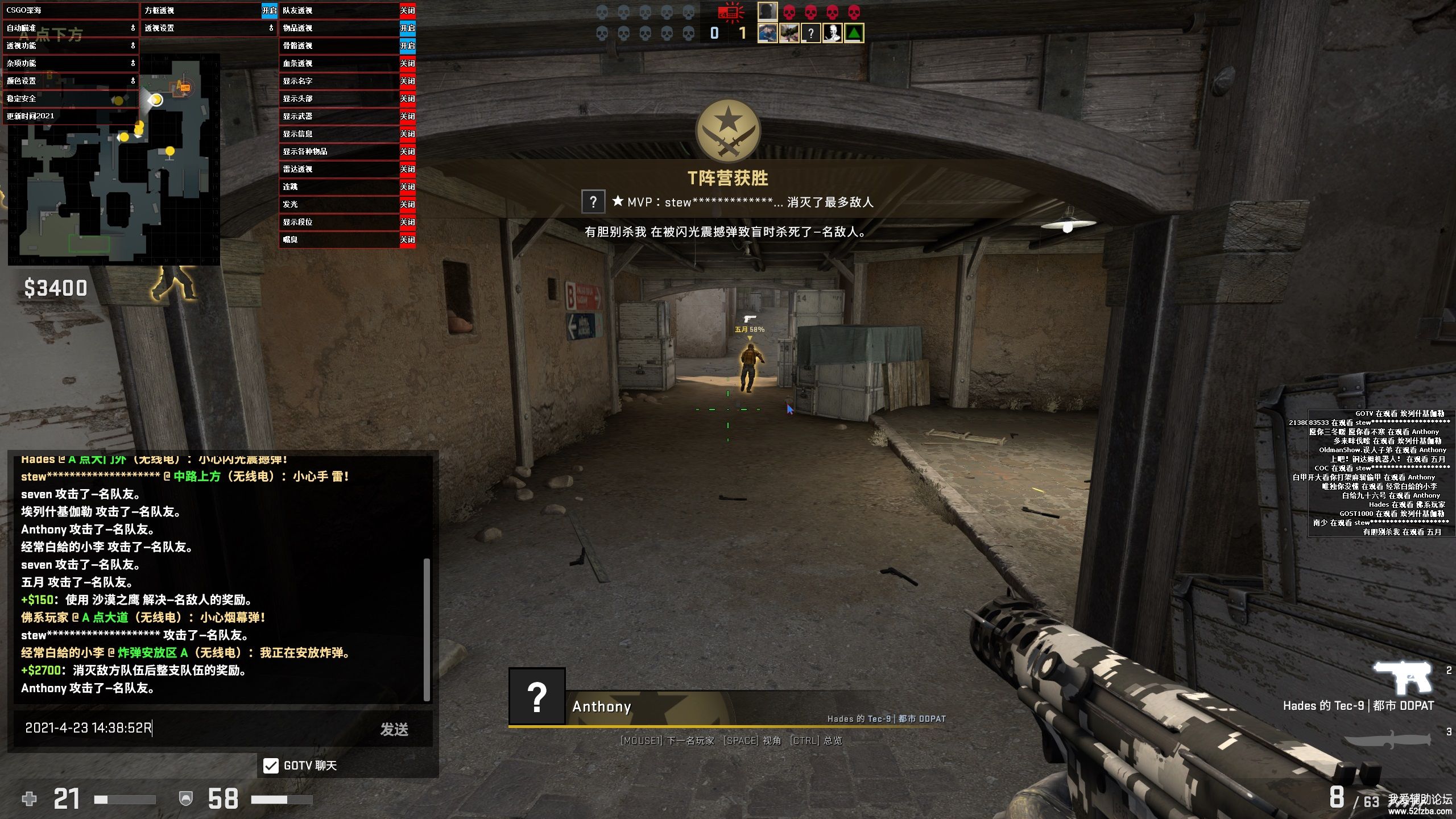Viewport: 1456px width, 819px height.
Task: Toggle the 方框透视 overlay switch
Action: coord(269,10)
